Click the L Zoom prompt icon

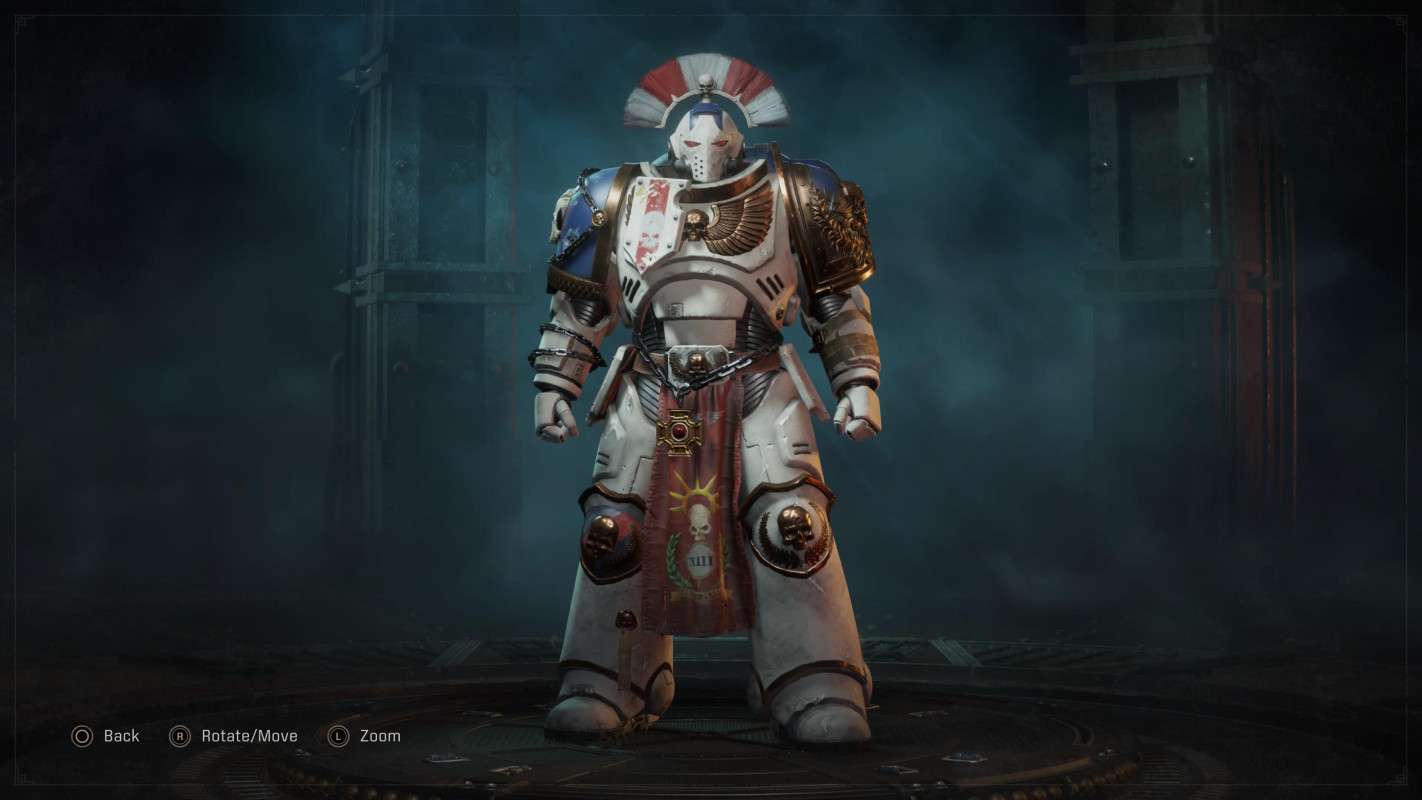click(337, 736)
